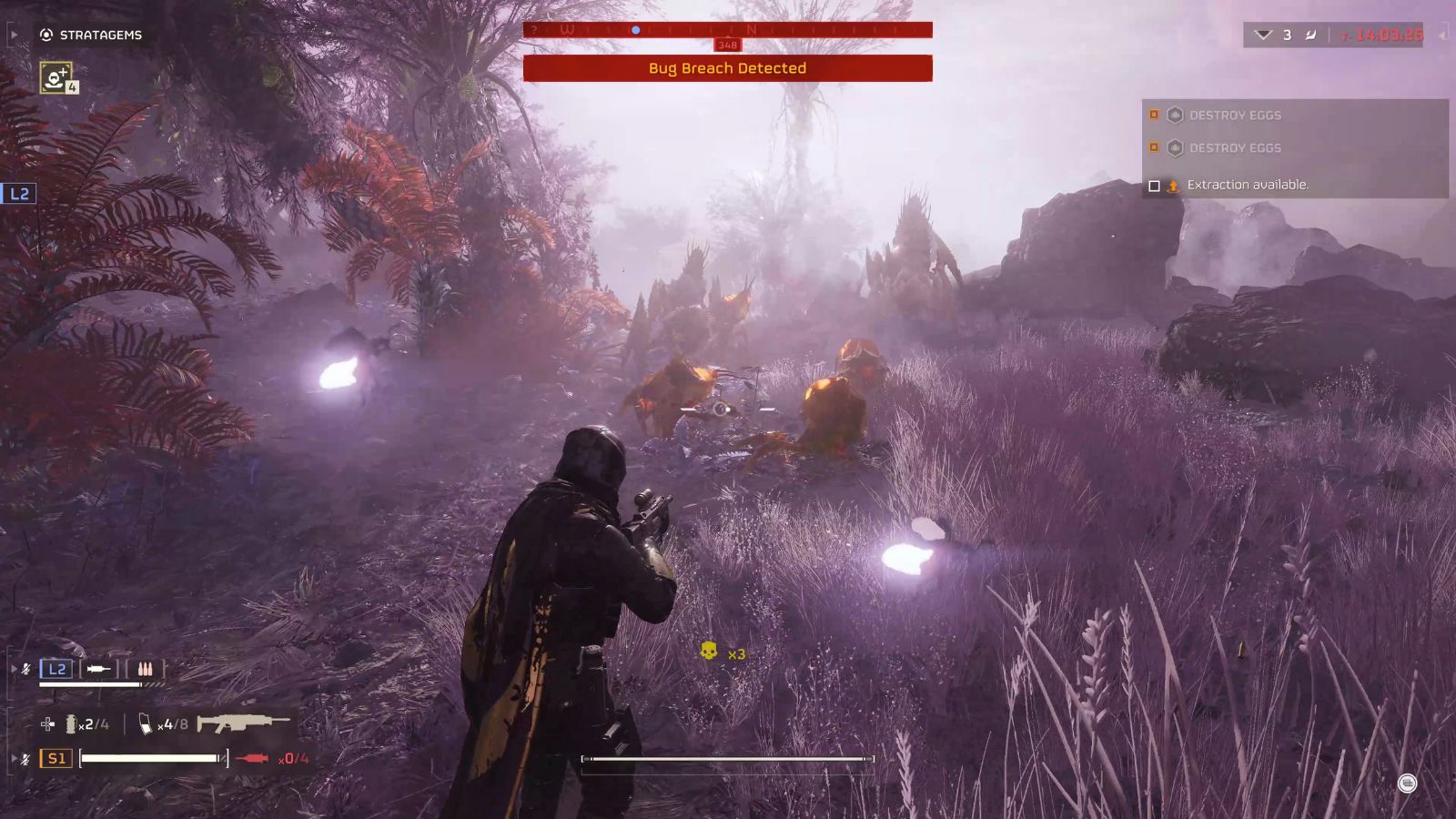Click the hexagonal egg icon beside first DESTROY EGGS
This screenshot has height=819, width=1456.
[x=1175, y=115]
